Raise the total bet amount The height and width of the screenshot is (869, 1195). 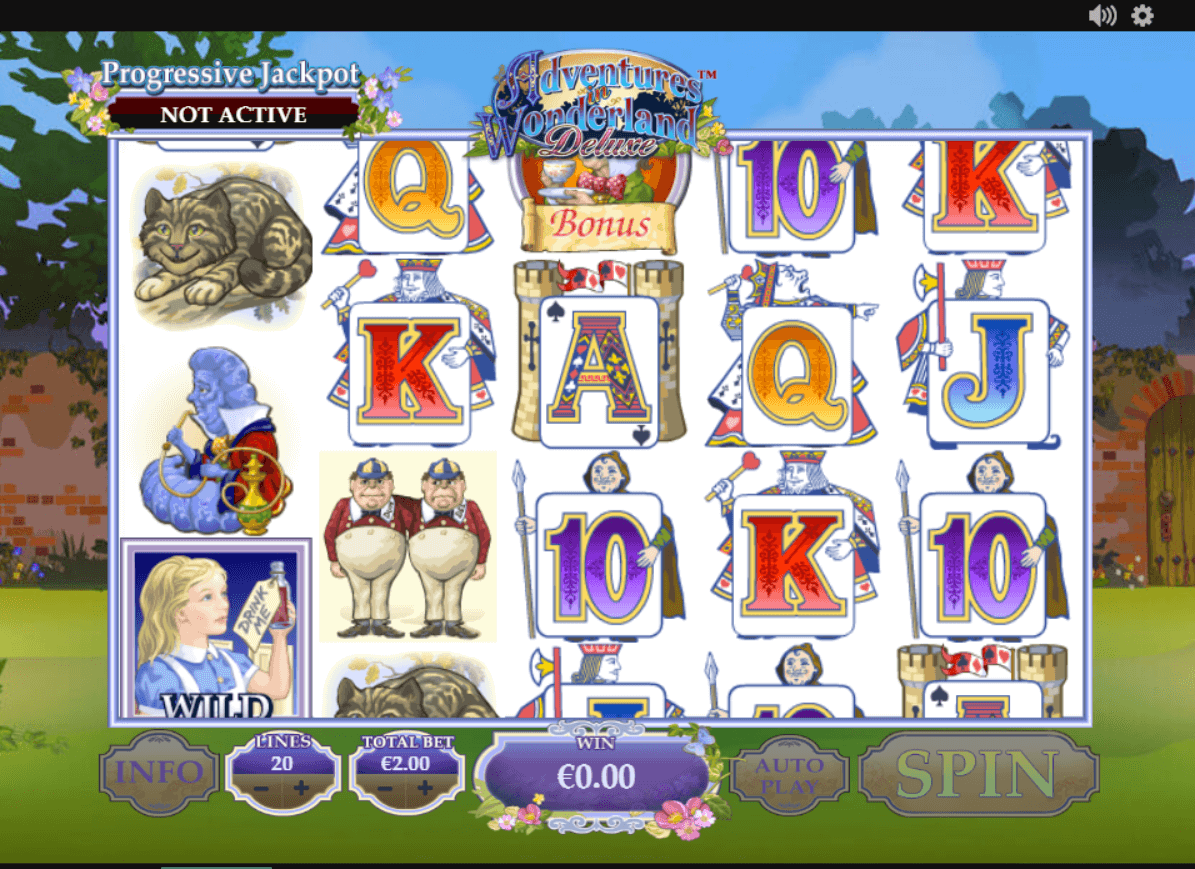[x=426, y=789]
